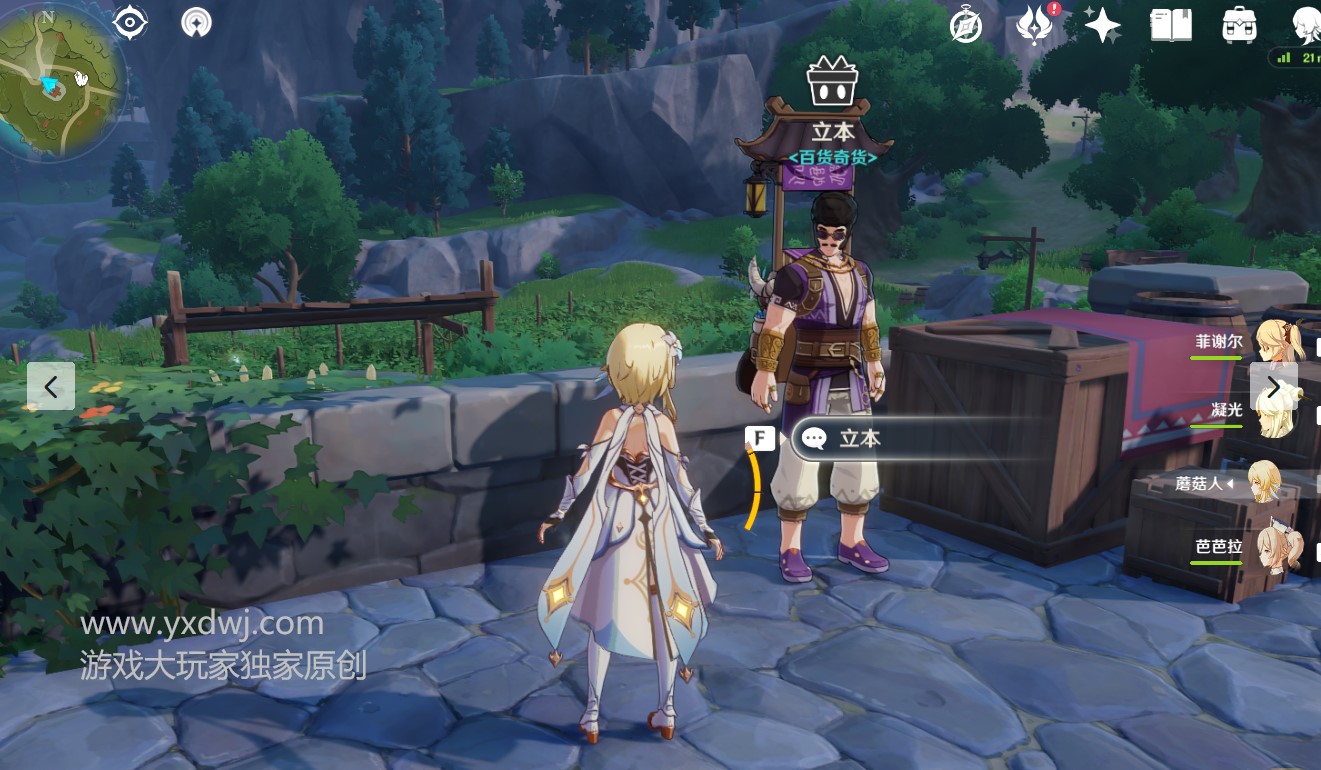The width and height of the screenshot is (1321, 770).
Task: Open the backpack inventory
Action: click(1240, 25)
